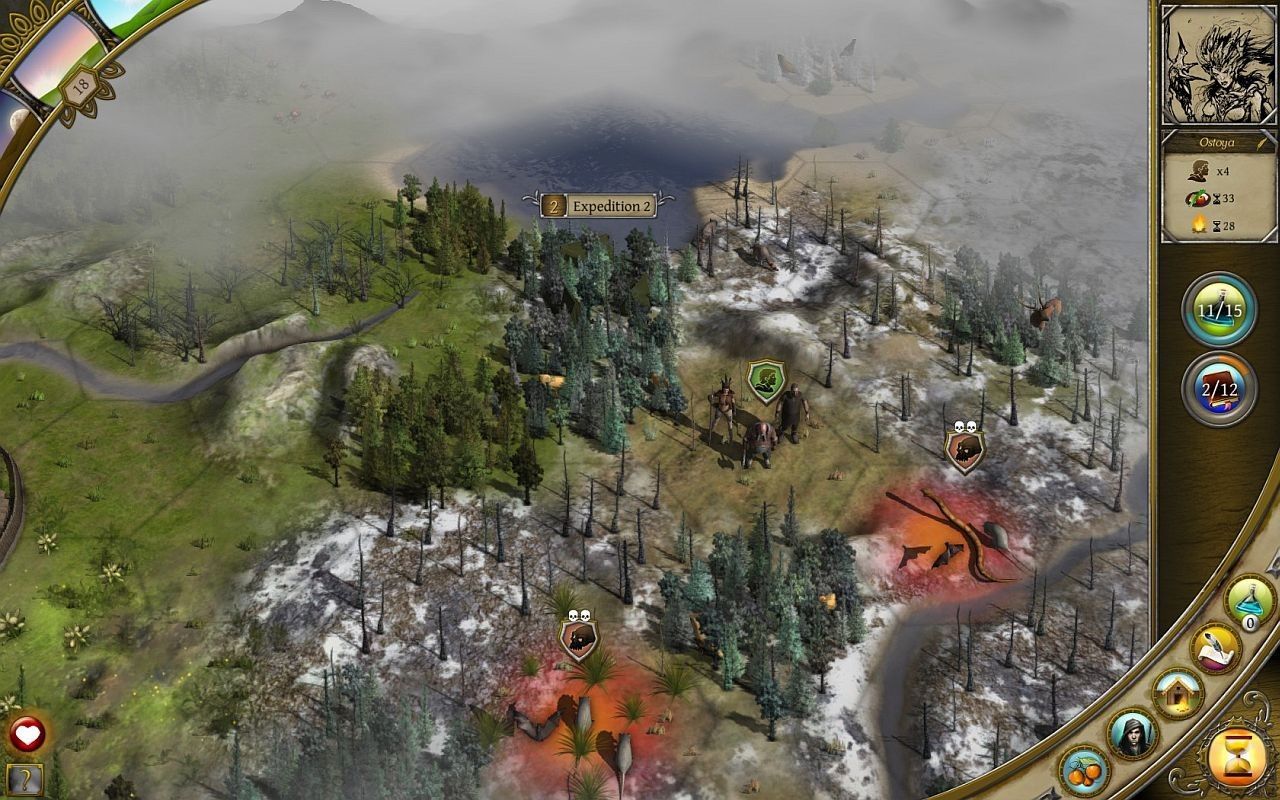Open the quill and scroll journal icon
Viewport: 1280px width, 800px height.
tap(1215, 649)
